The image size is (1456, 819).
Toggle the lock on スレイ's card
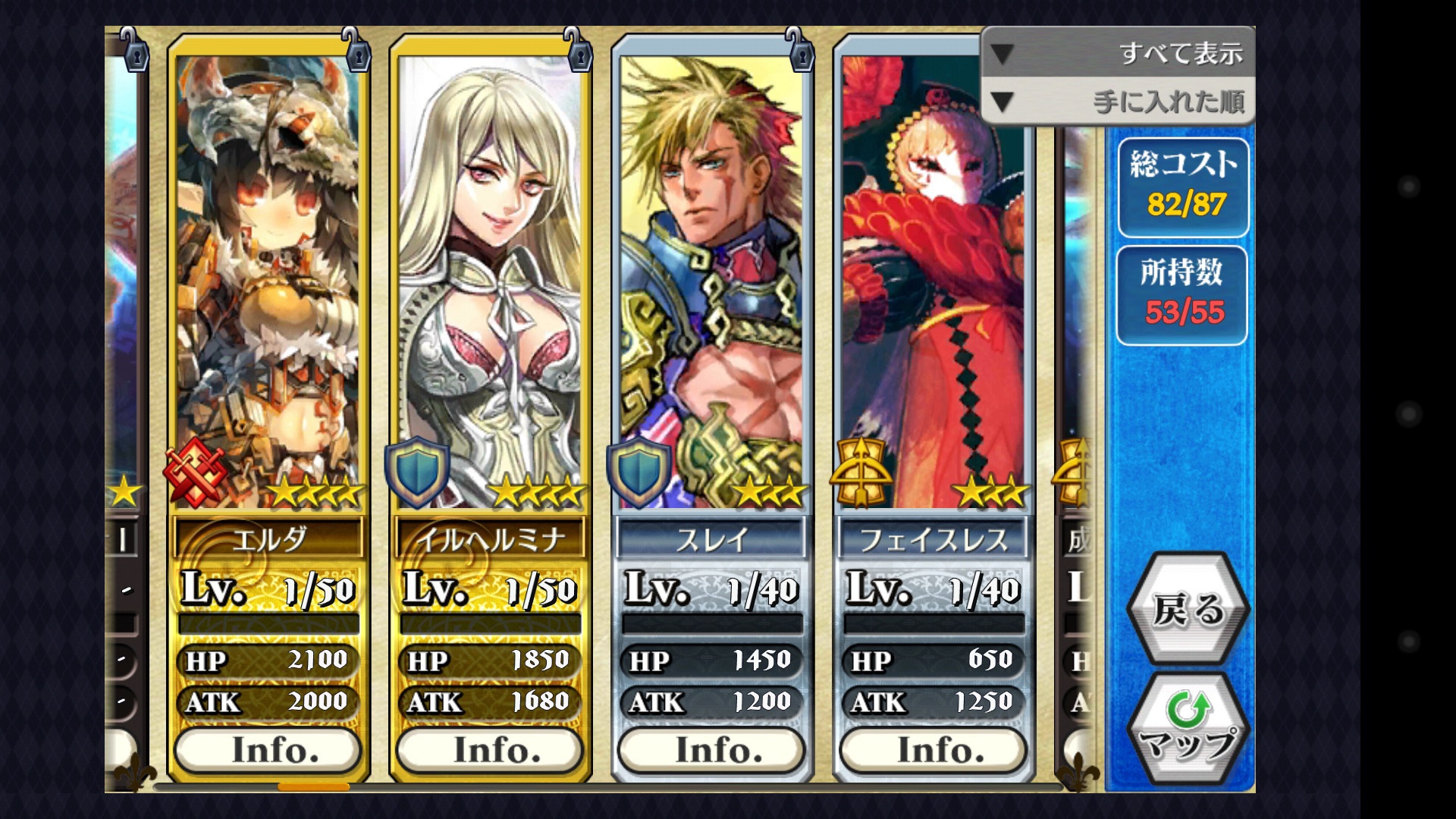point(800,50)
